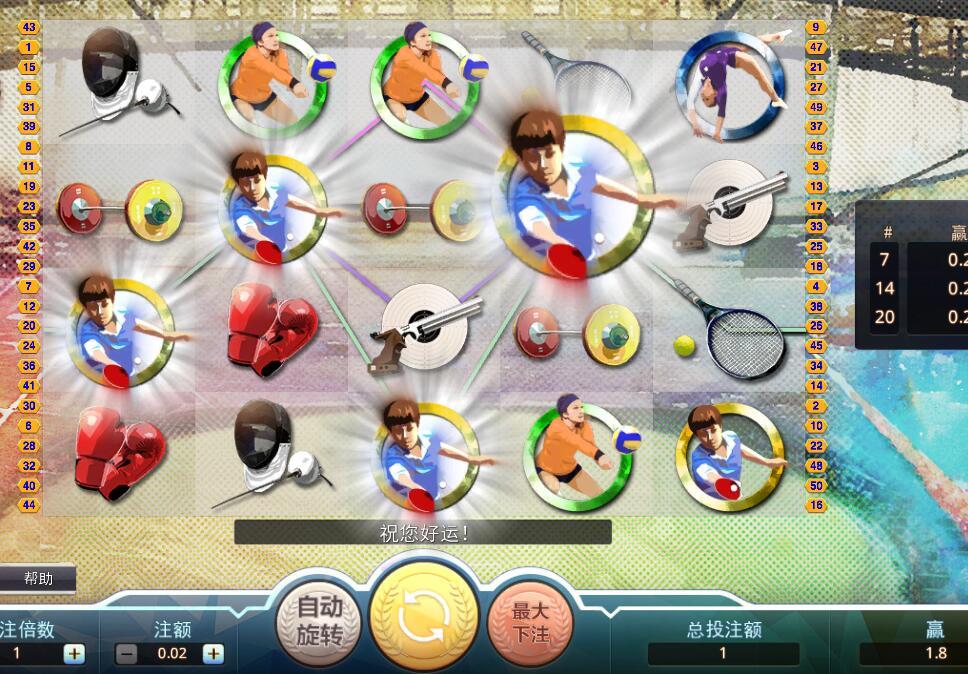Select payline marker number 9
968x674 pixels.
coord(817,27)
